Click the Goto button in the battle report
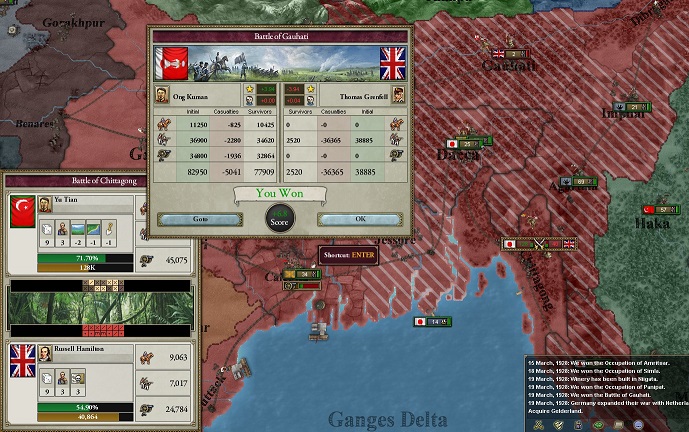This screenshot has height=432, width=689. (x=198, y=219)
